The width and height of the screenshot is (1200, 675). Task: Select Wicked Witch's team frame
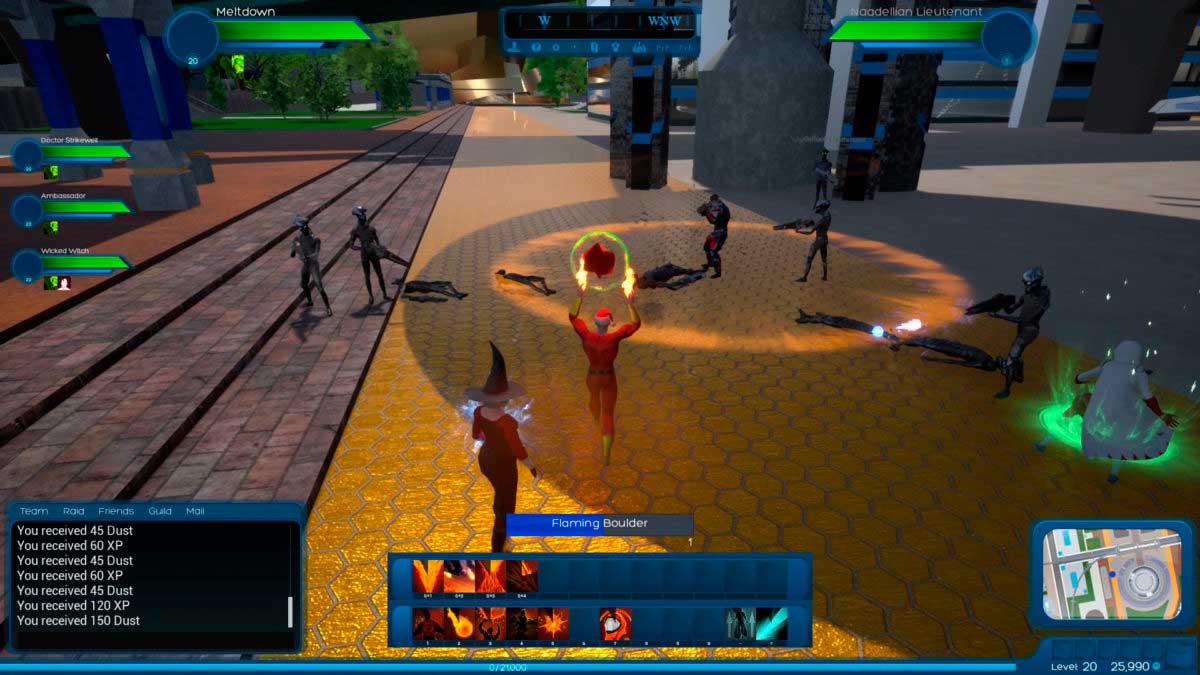(27, 264)
